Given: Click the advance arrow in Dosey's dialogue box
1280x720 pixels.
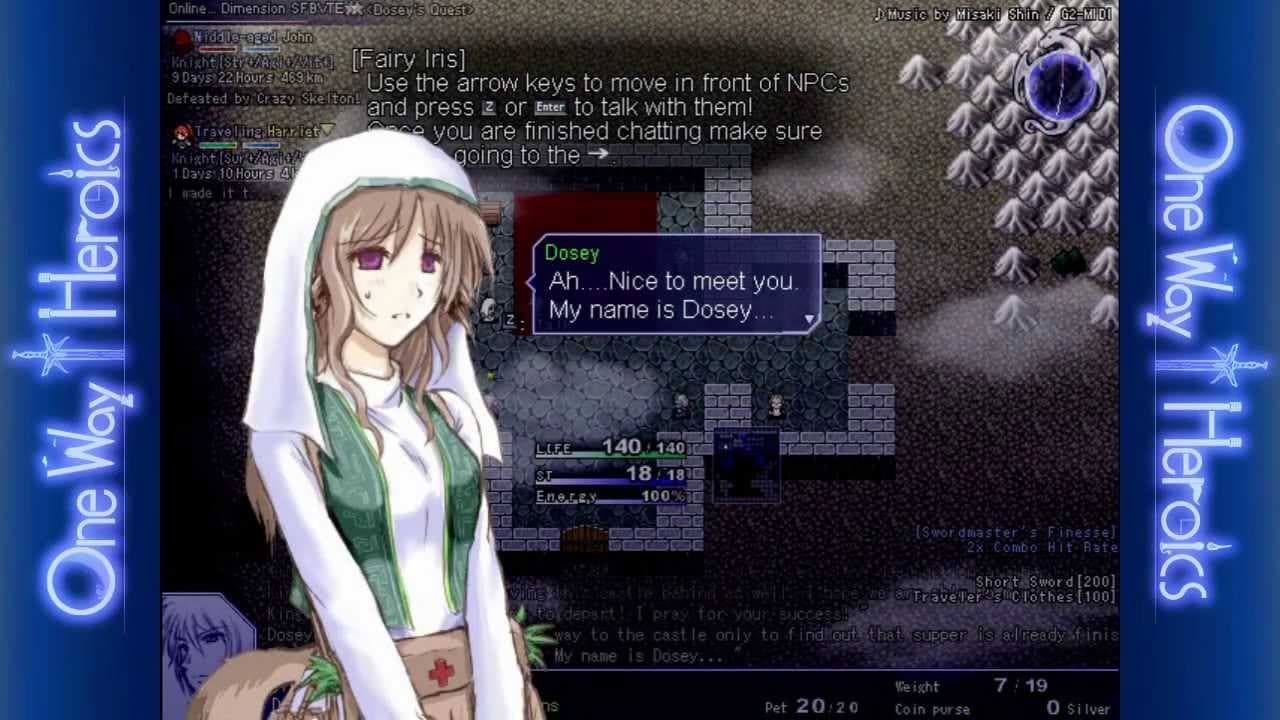Looking at the screenshot, I should click(810, 317).
